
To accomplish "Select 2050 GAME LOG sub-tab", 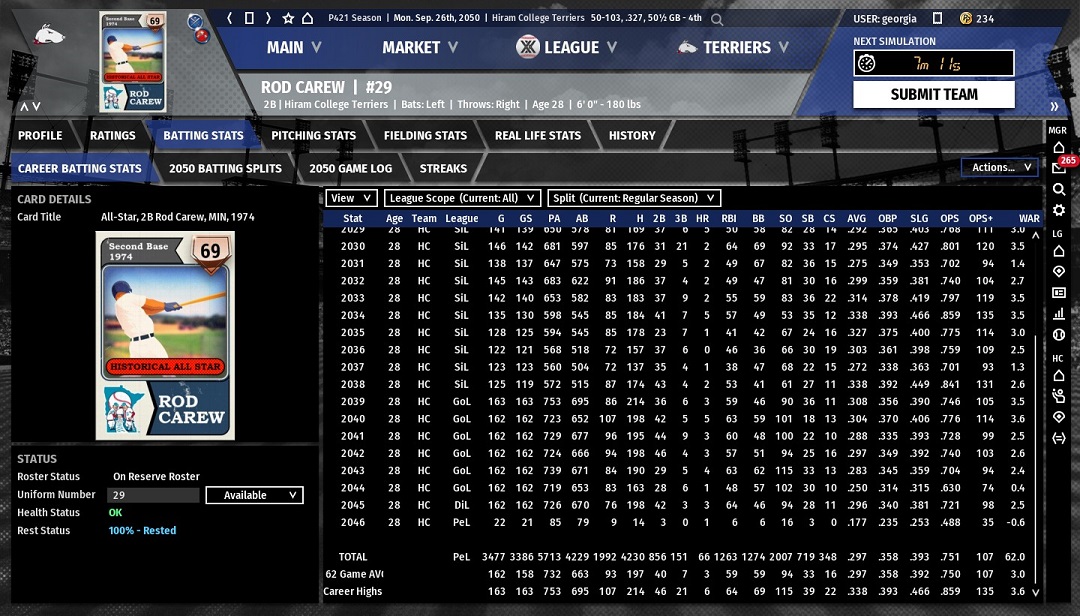I will coord(351,168).
